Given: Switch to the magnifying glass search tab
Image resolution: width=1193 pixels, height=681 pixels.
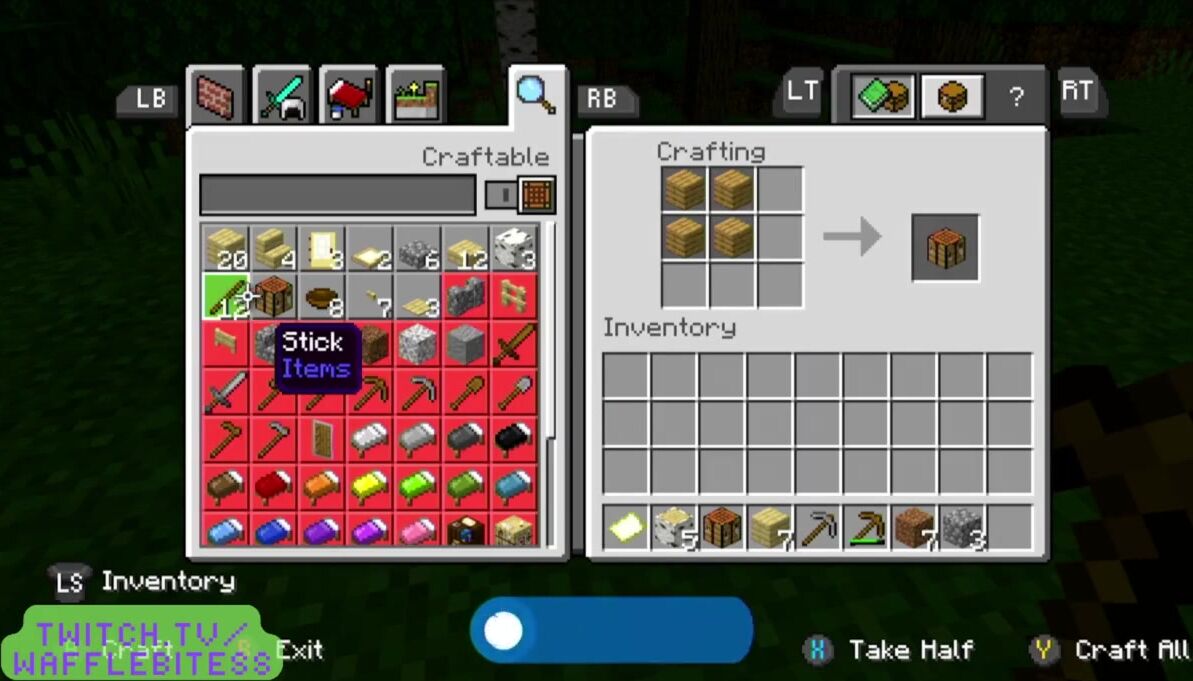Looking at the screenshot, I should (x=536, y=95).
